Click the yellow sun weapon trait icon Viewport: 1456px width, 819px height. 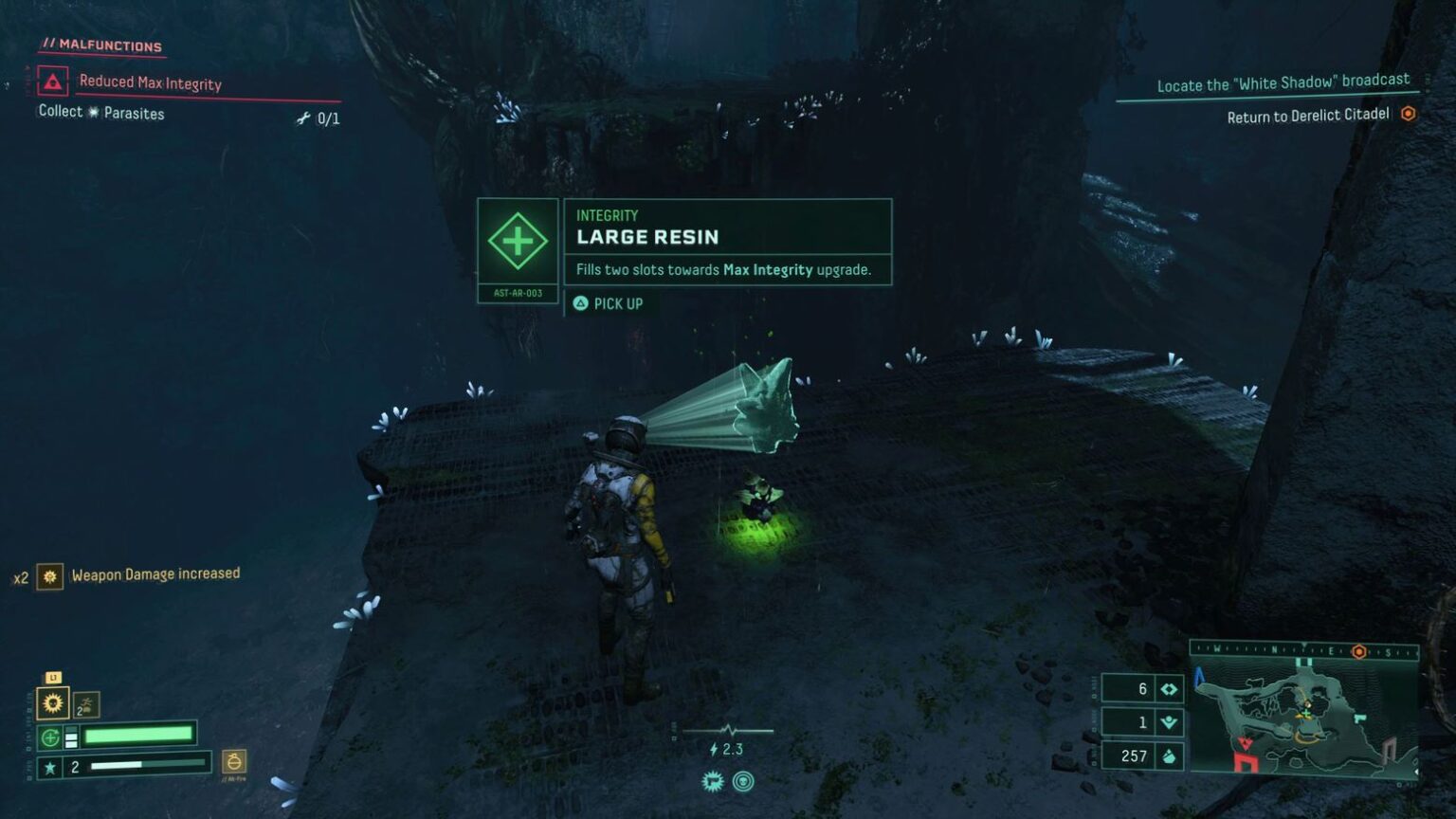point(53,703)
